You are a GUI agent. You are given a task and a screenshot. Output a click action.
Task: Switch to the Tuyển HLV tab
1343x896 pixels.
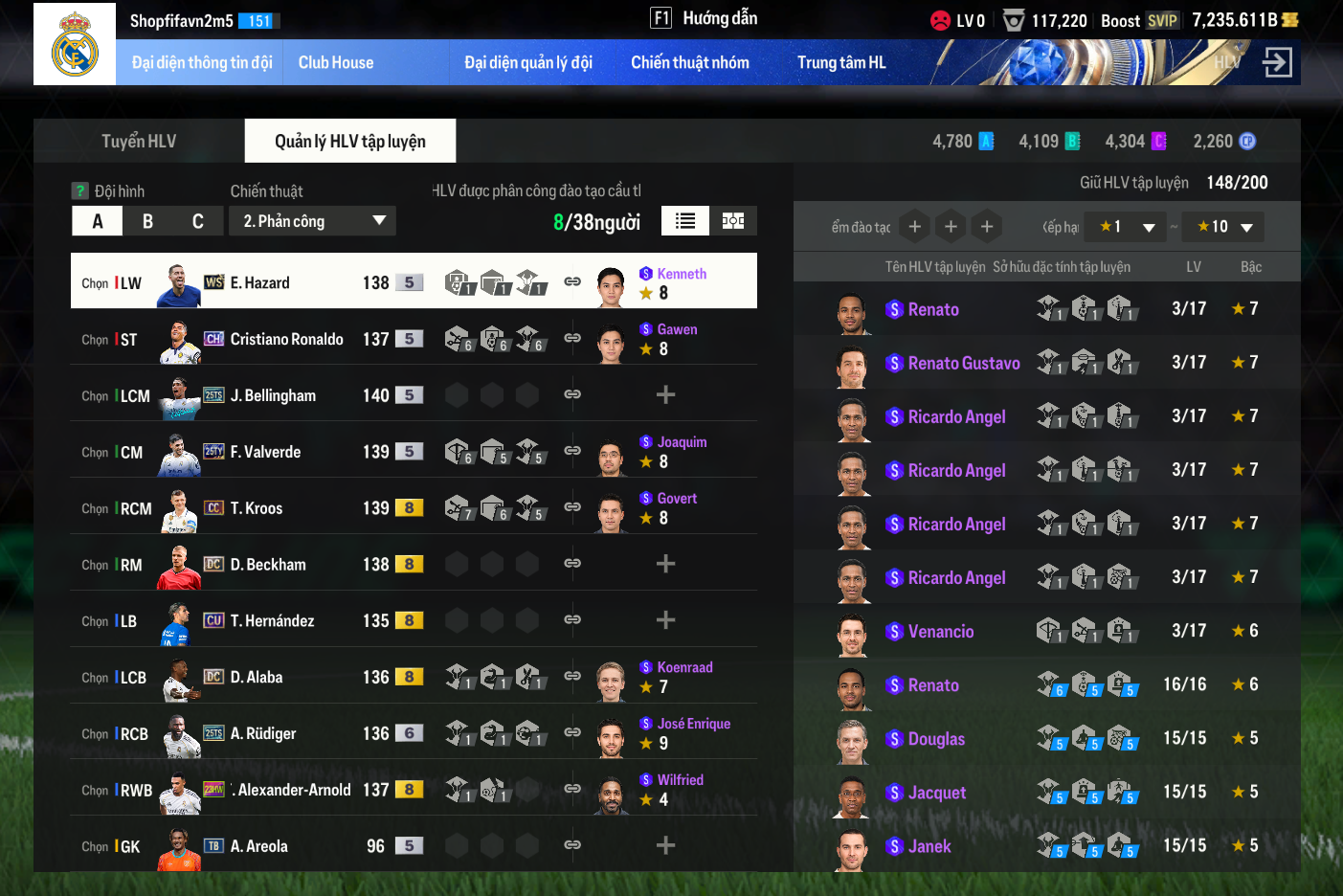tap(139, 142)
